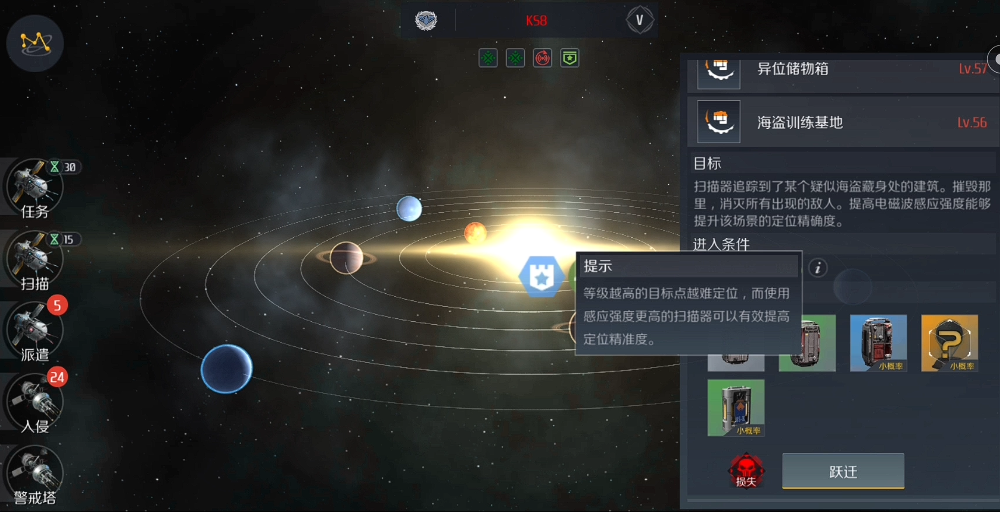This screenshot has height=512, width=1000.
Task: Click the blue hexagon site marker
Action: coord(538,274)
